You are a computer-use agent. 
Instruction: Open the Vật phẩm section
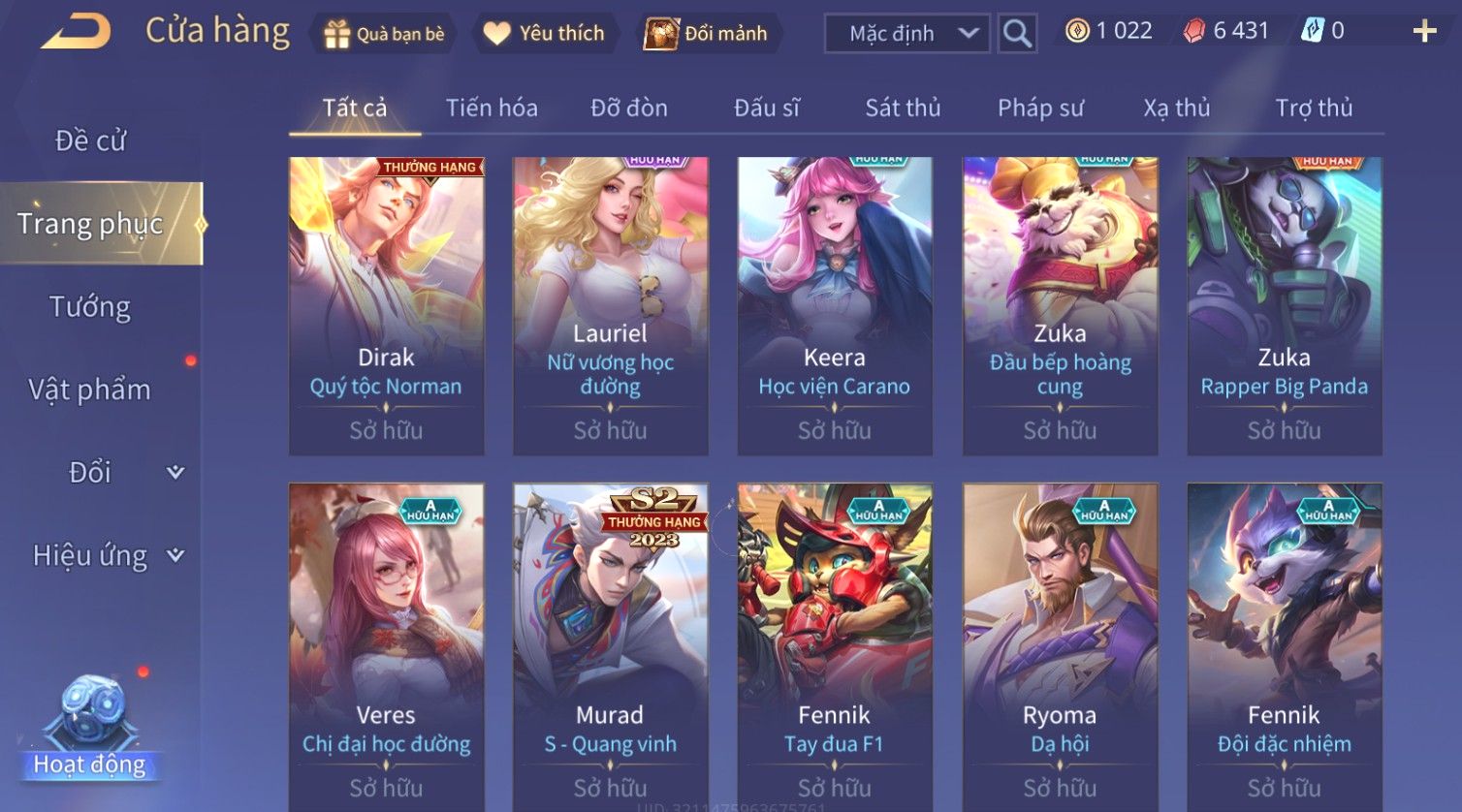[x=90, y=390]
